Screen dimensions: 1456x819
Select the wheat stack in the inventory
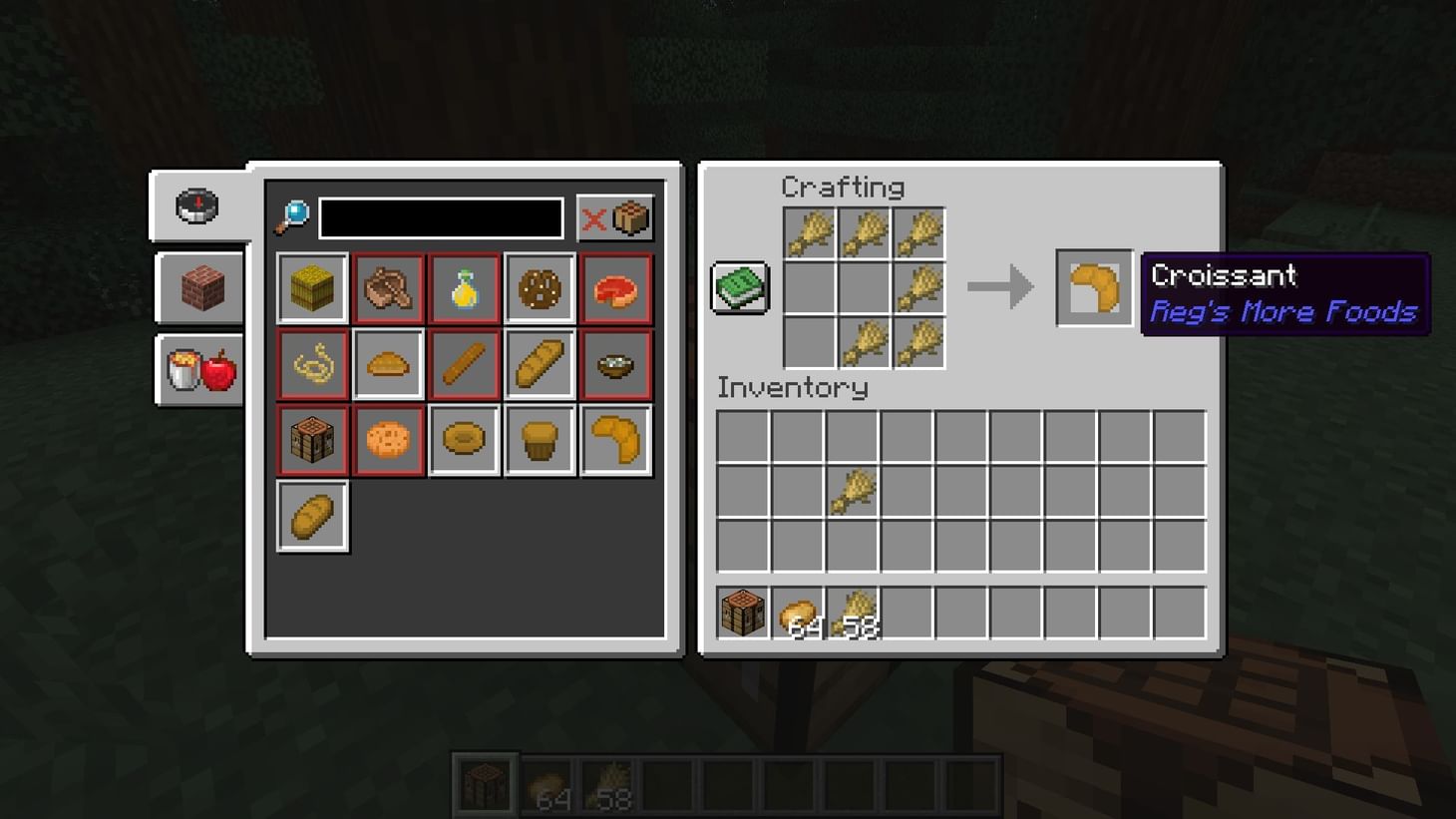854,611
